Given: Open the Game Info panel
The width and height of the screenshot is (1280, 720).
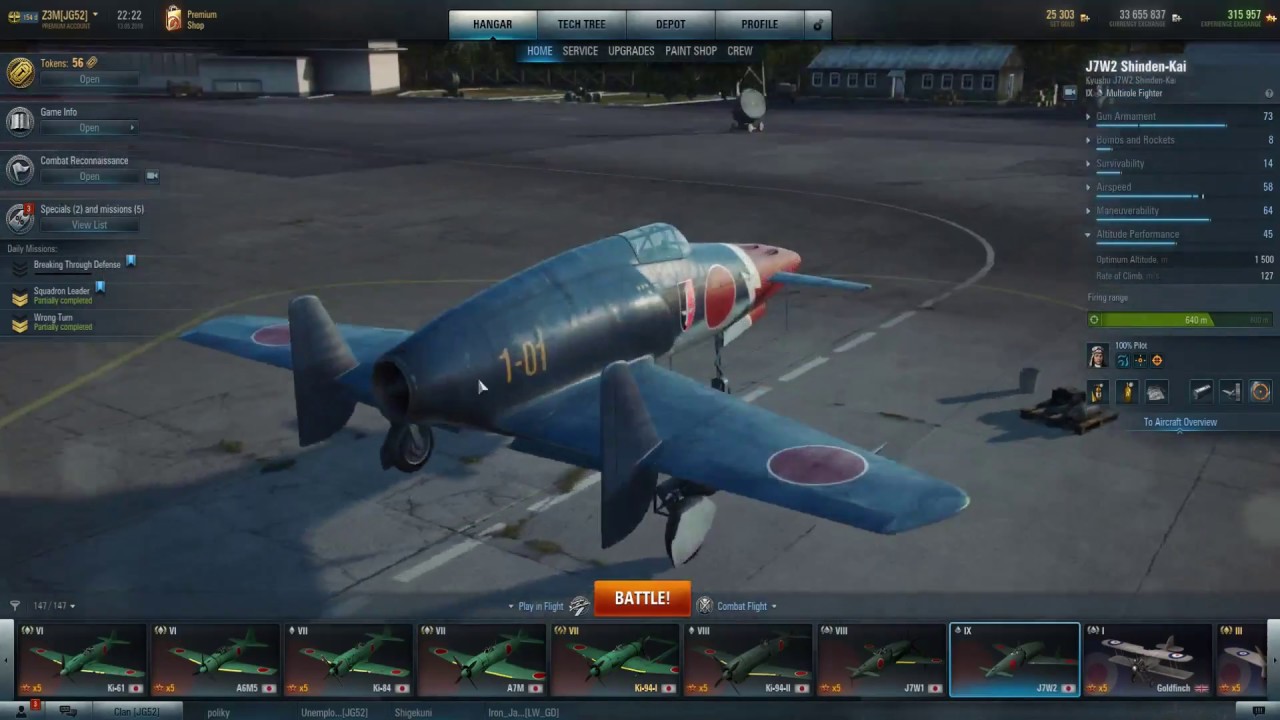Looking at the screenshot, I should point(89,128).
